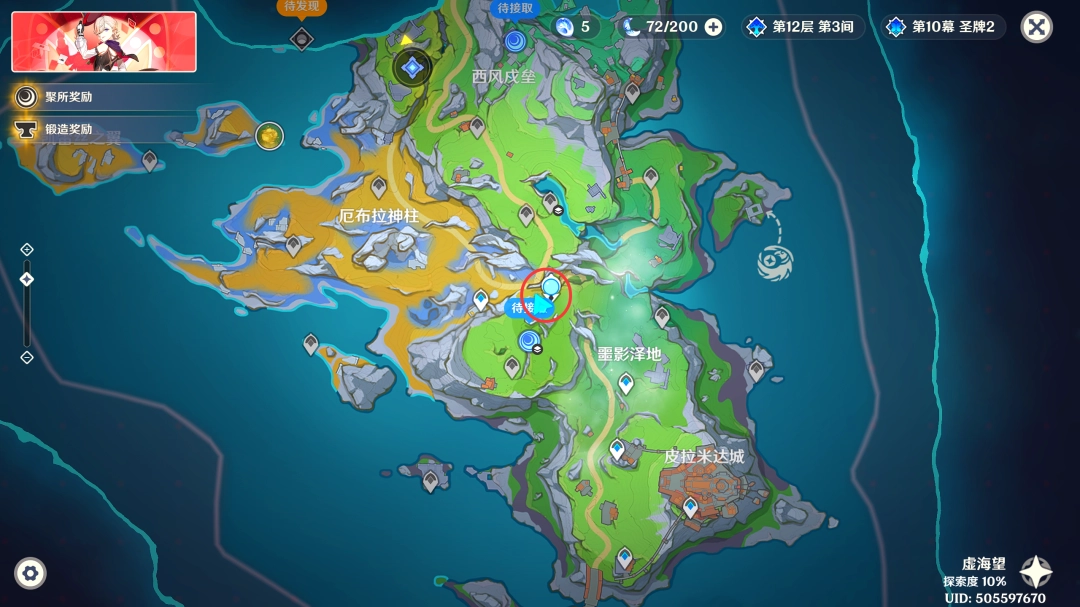The width and height of the screenshot is (1080, 607).
Task: Open map settings gear icon
Action: [x=30, y=573]
